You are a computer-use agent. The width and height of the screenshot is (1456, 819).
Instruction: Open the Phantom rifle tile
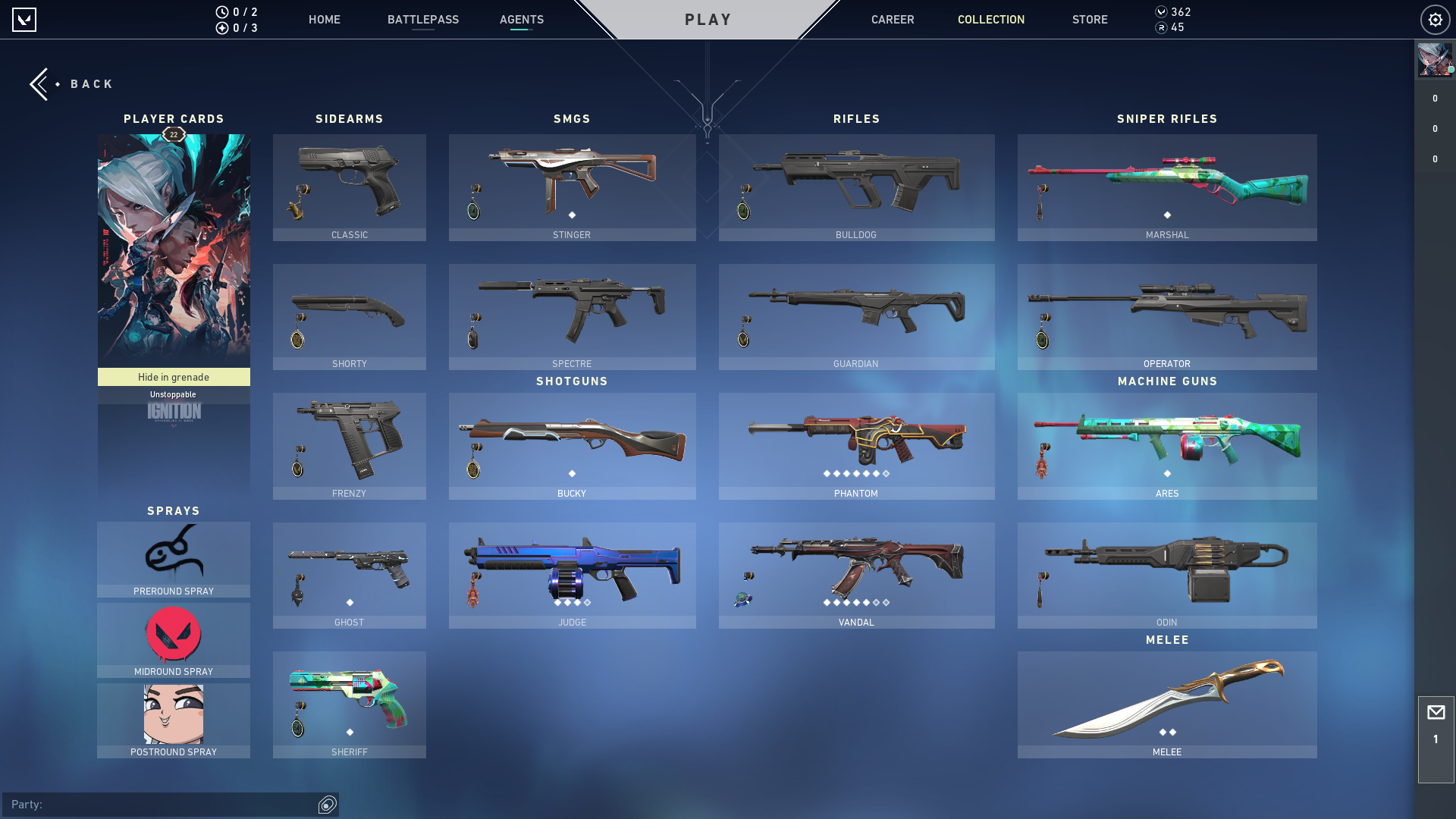856,446
